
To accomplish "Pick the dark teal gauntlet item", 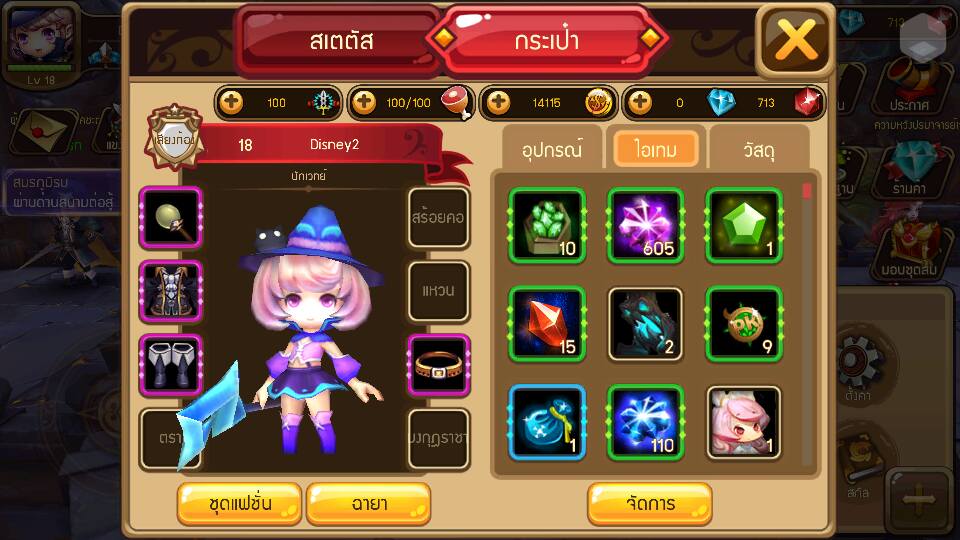I will pyautogui.click(x=645, y=323).
